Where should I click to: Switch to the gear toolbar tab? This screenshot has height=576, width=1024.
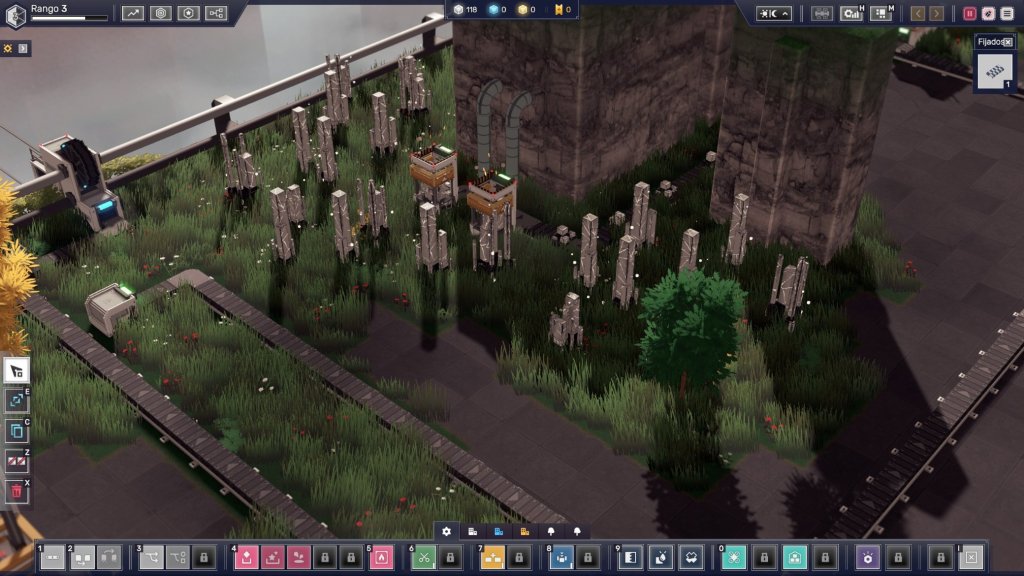[446, 531]
